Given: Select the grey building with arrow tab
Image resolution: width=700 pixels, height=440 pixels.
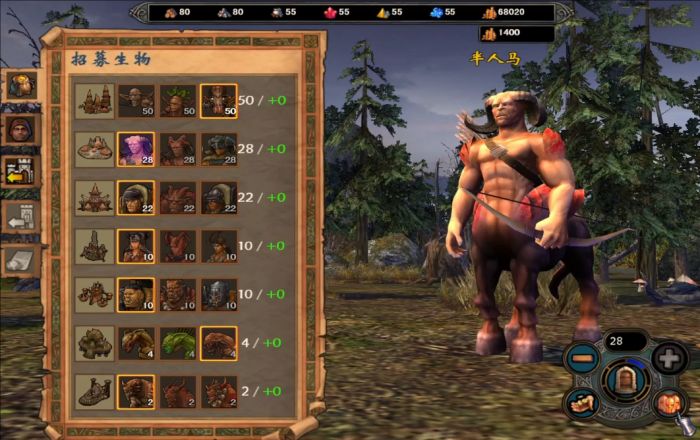Looking at the screenshot, I should point(20,215).
